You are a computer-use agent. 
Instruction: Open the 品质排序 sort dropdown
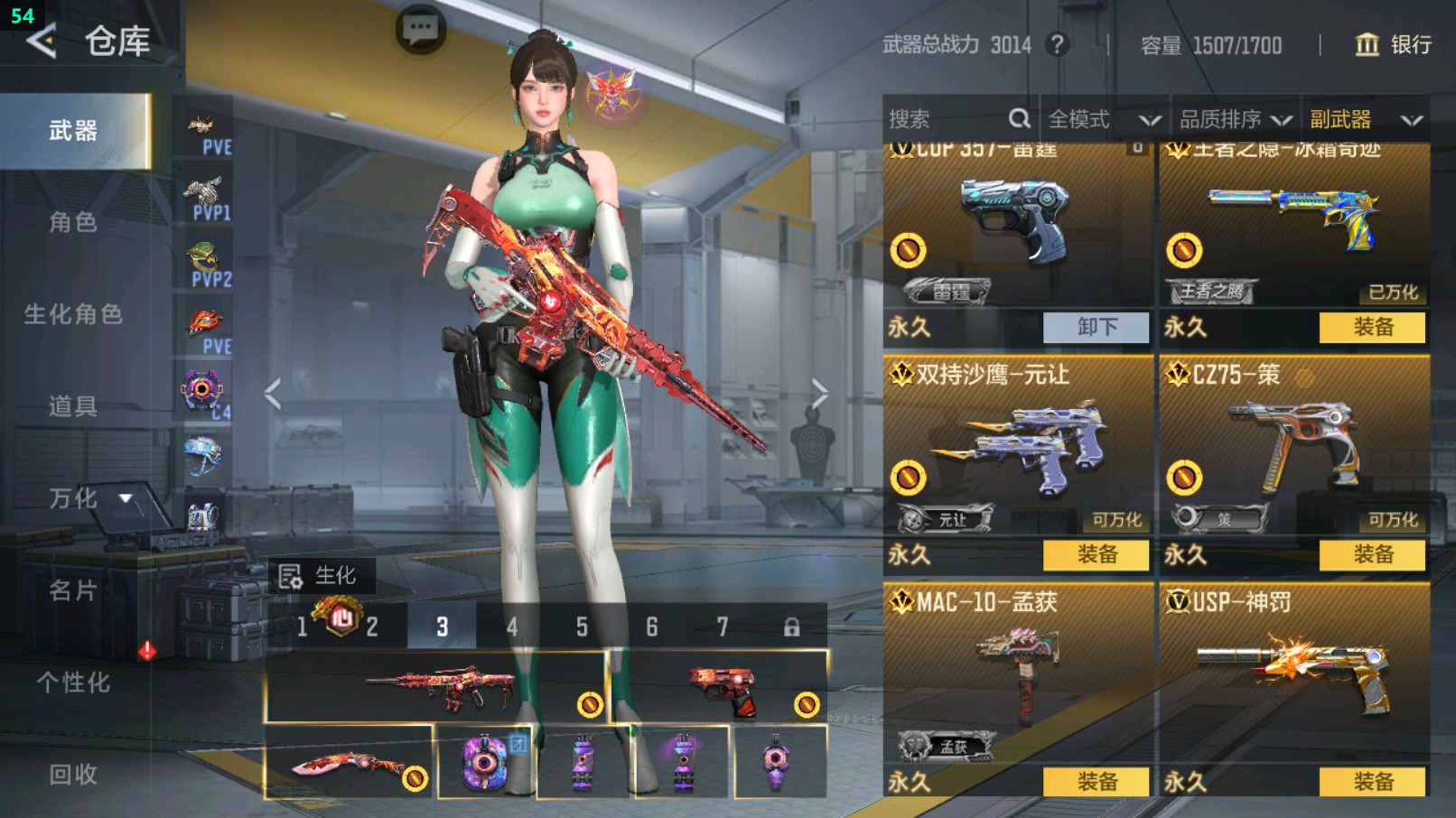[1235, 119]
